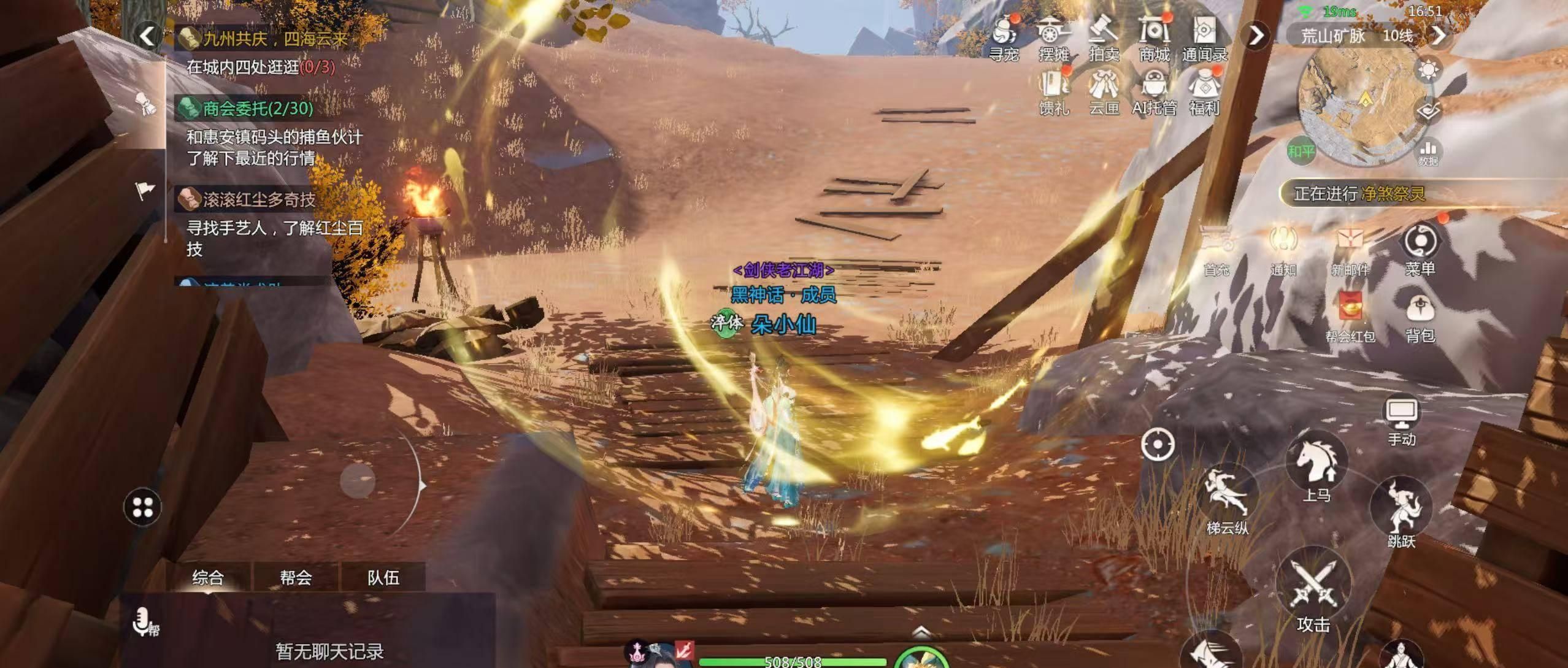
Task: Toggle the 手动 manual combat mode
Action: tap(1402, 420)
